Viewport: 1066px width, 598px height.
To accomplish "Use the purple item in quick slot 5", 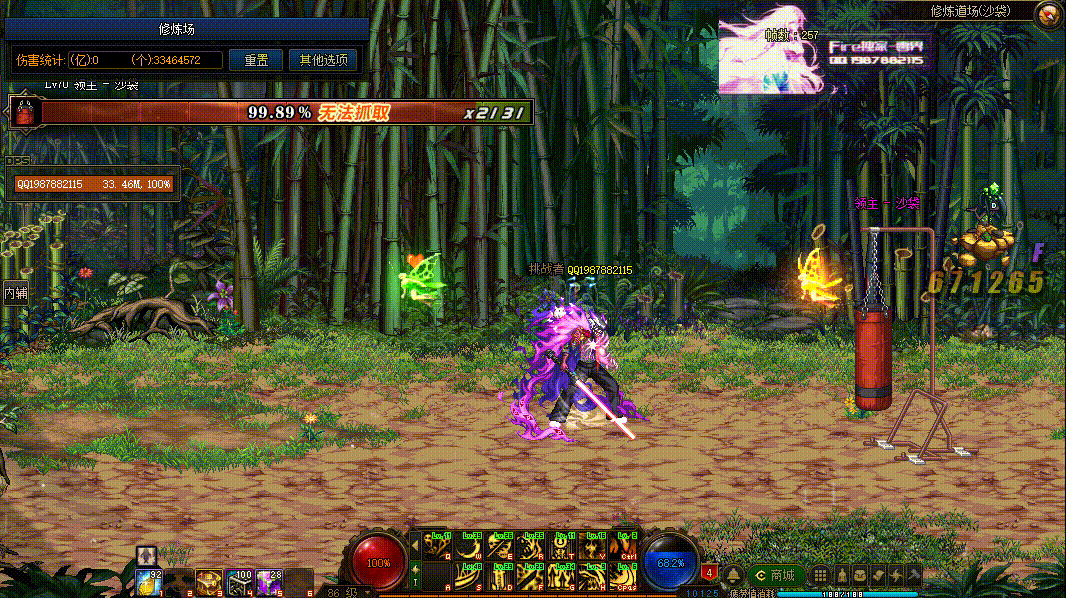I will tap(268, 580).
